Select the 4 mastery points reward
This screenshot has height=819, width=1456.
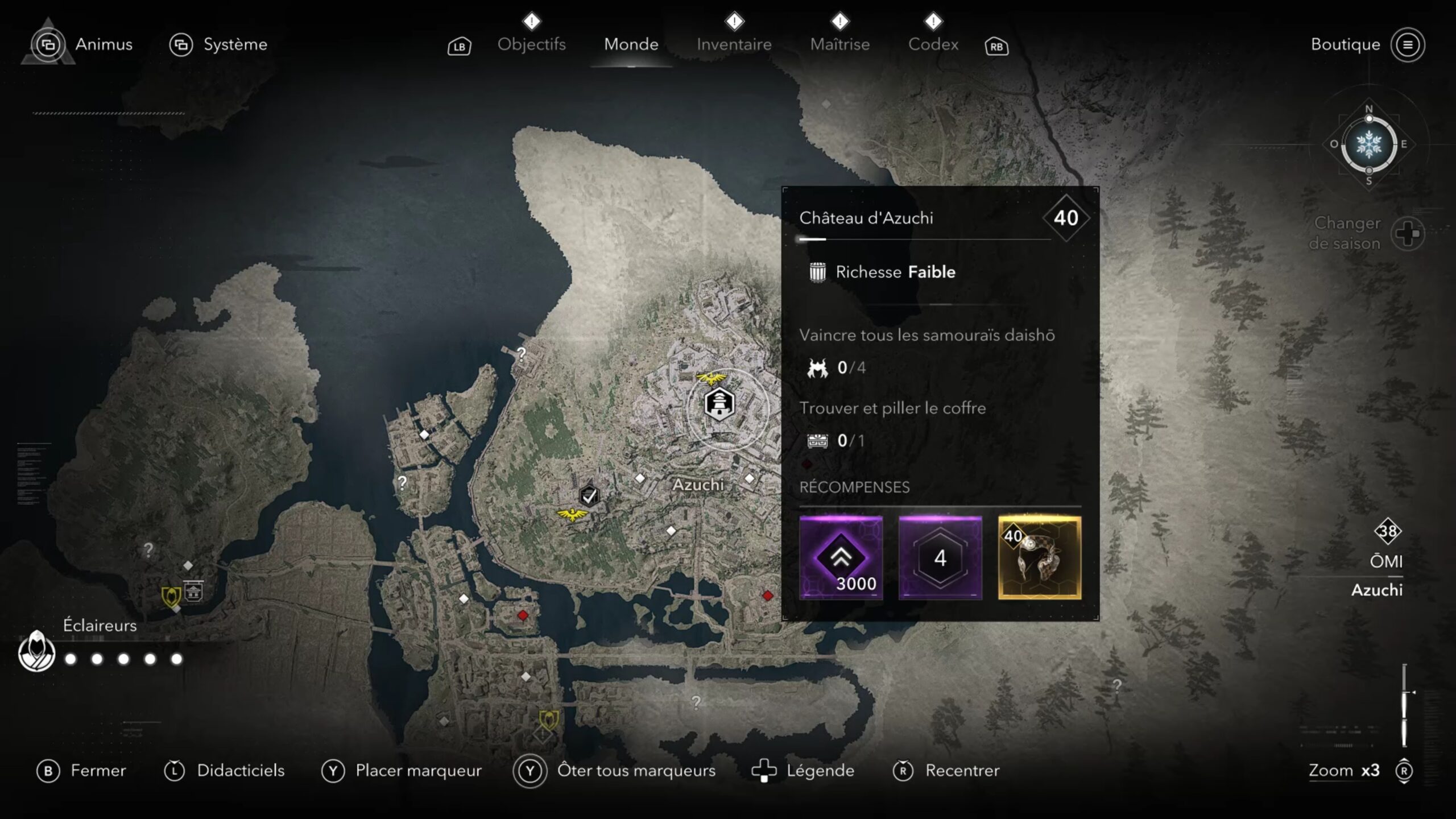click(940, 558)
